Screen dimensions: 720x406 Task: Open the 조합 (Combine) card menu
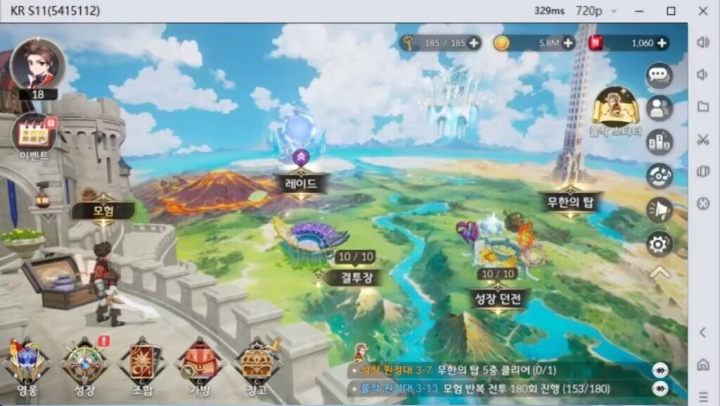(x=142, y=364)
